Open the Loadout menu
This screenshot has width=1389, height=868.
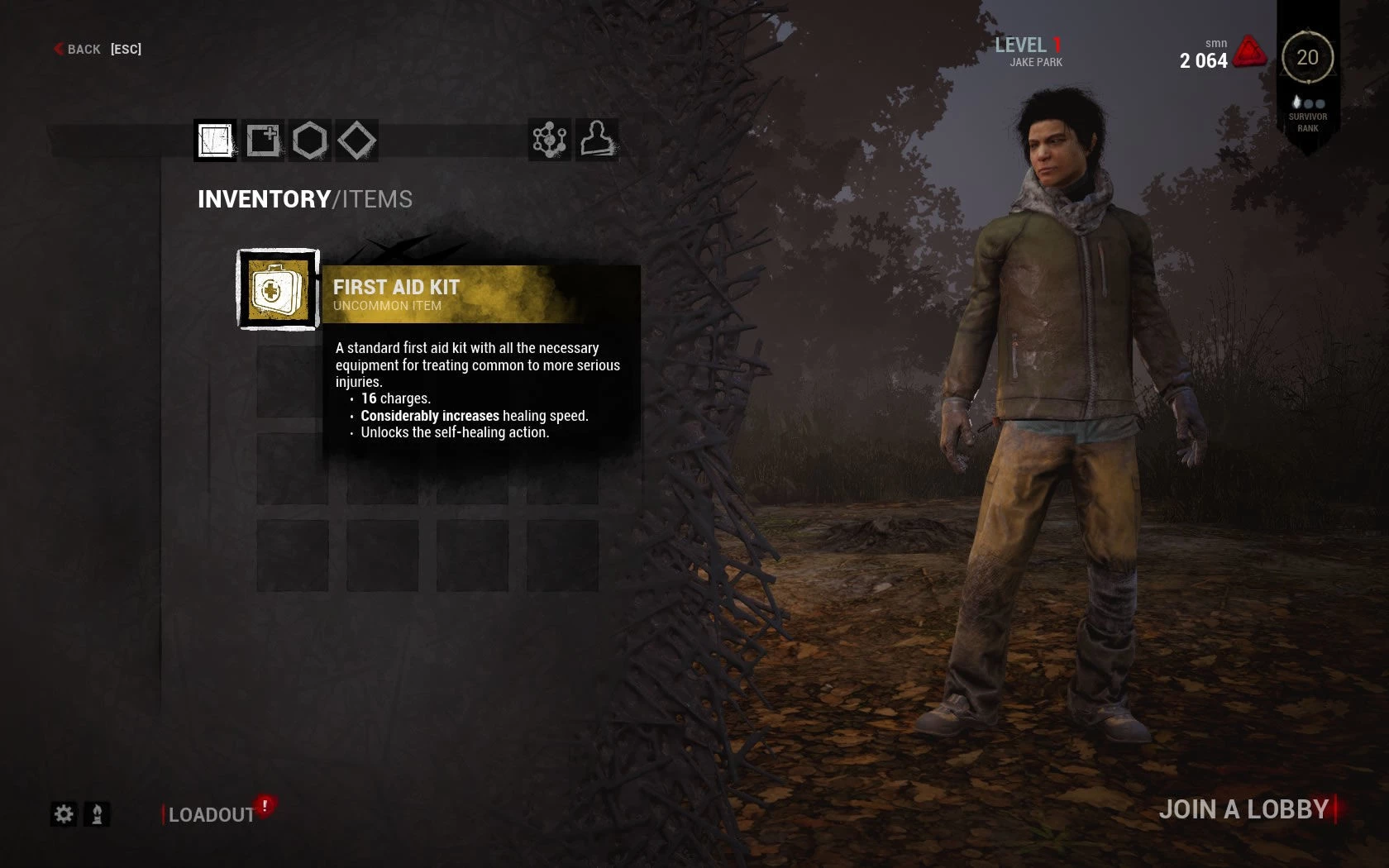tap(212, 815)
